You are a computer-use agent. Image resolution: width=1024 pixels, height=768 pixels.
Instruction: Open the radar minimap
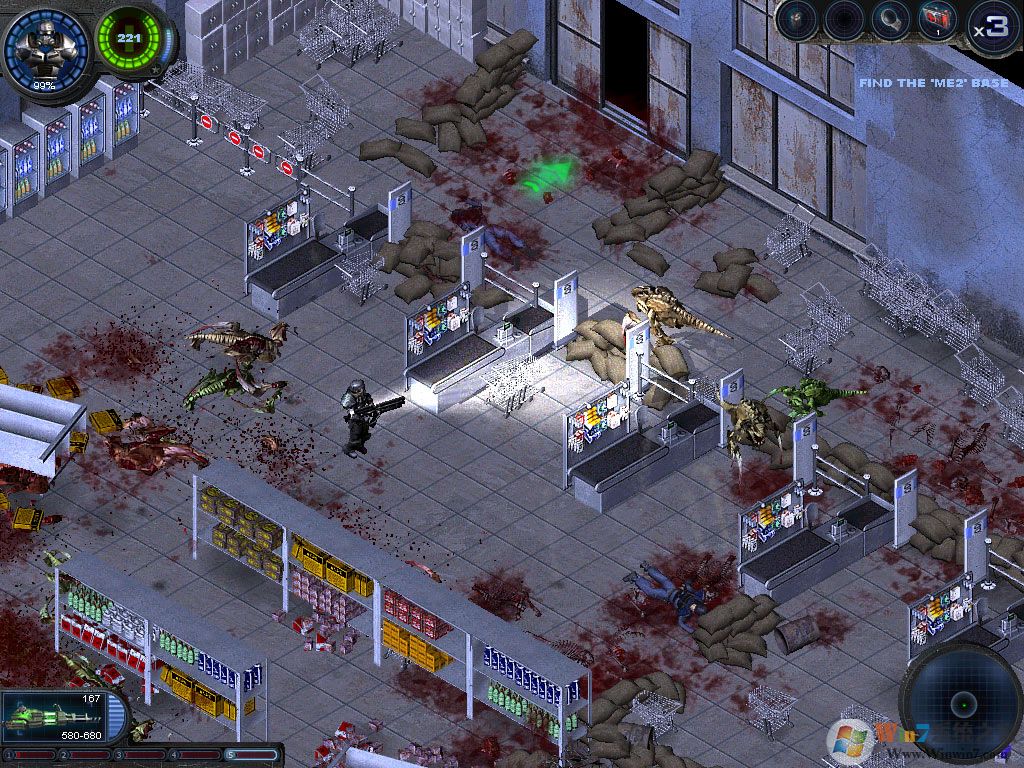coord(962,701)
